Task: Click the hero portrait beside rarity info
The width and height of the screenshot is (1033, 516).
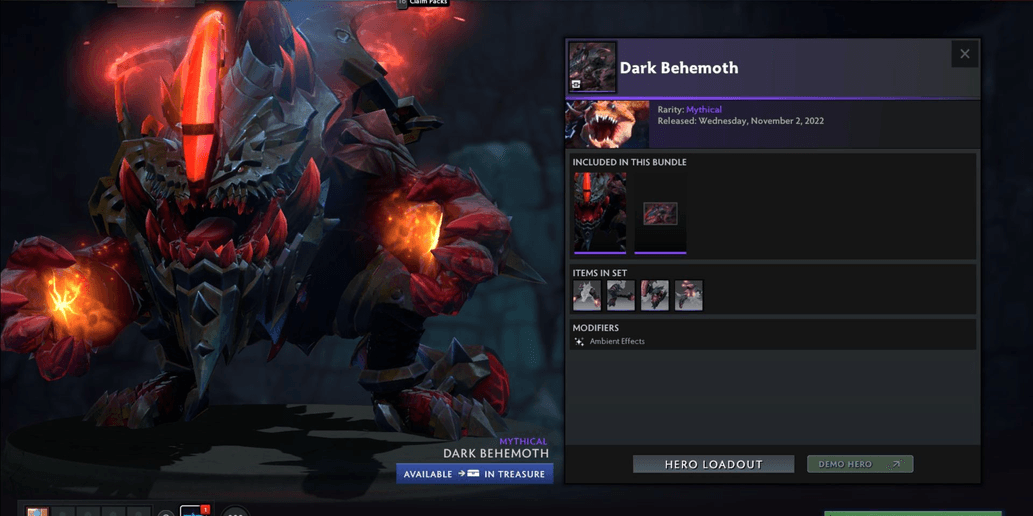Action: pyautogui.click(x=608, y=124)
